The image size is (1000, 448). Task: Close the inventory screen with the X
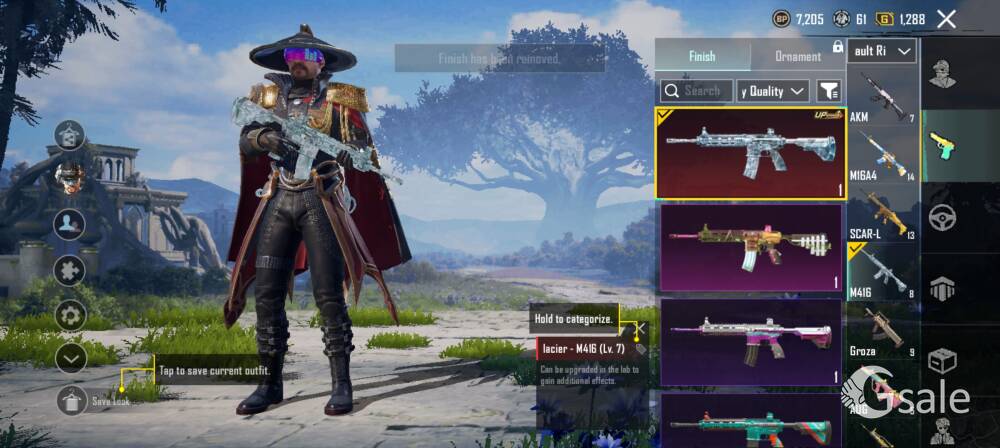[x=946, y=19]
